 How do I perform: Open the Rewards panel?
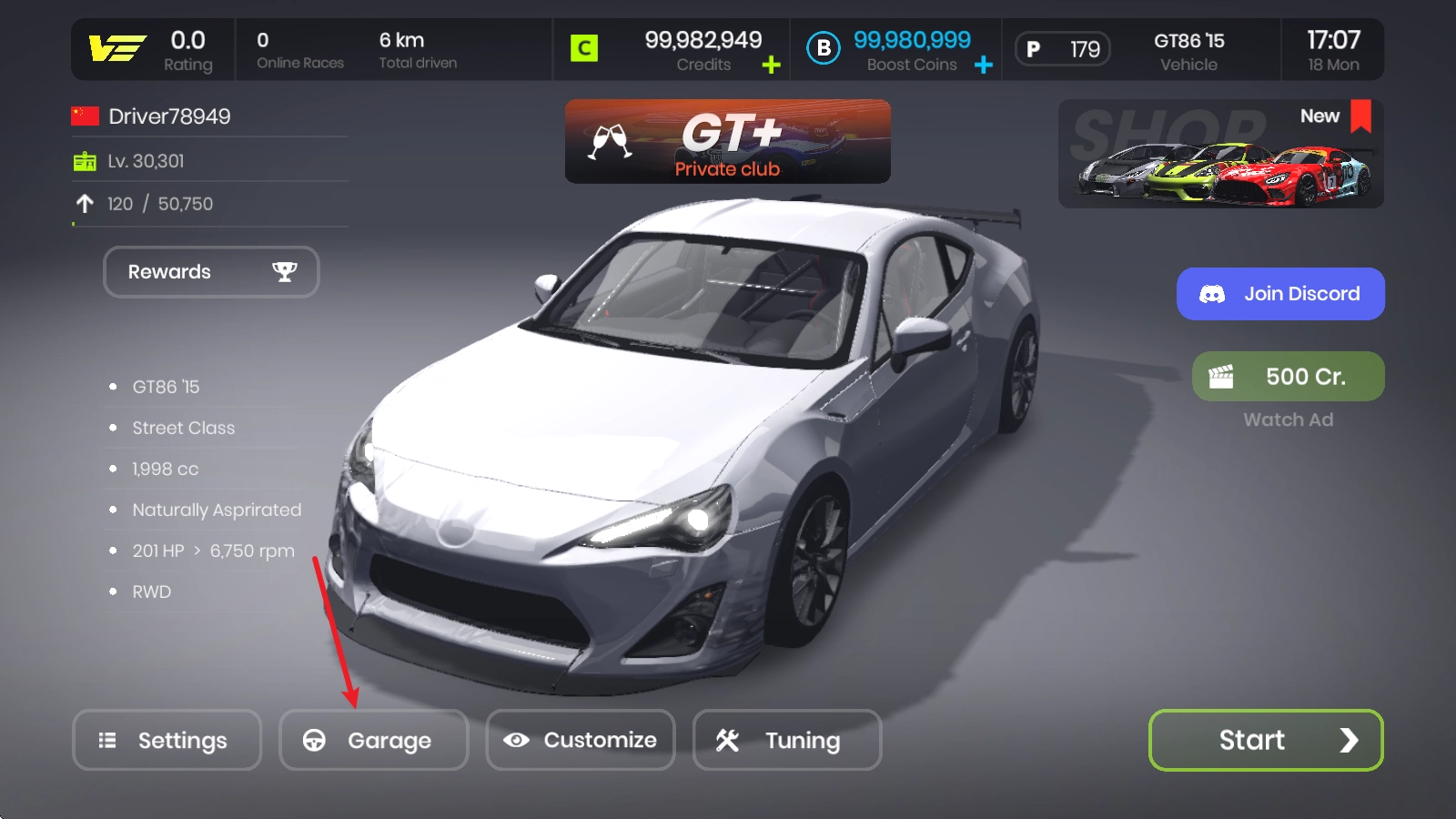click(x=211, y=272)
